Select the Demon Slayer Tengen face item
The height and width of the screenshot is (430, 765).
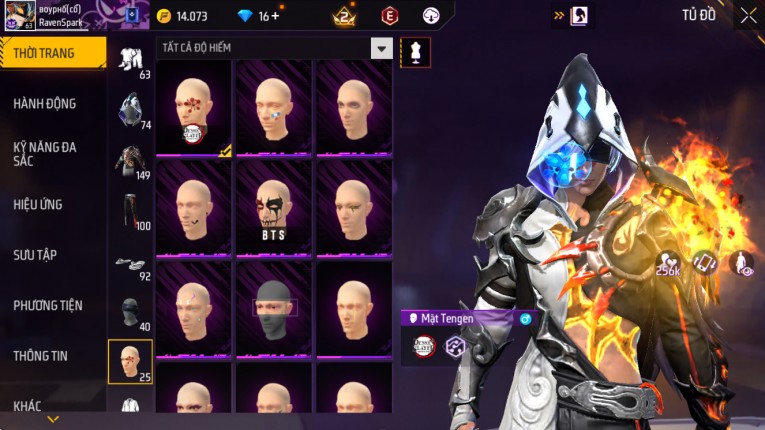[193, 108]
